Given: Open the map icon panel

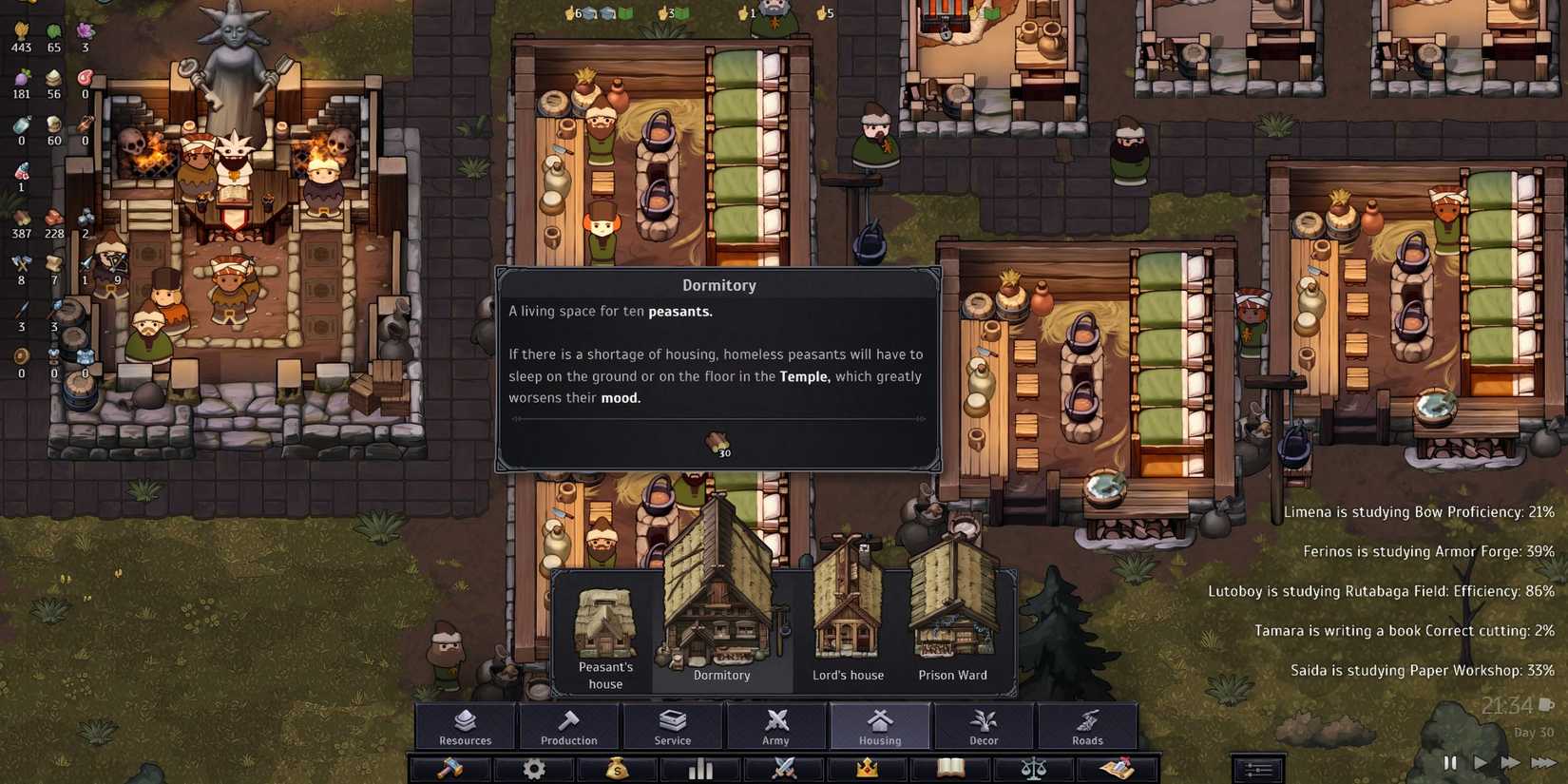Looking at the screenshot, I should 1116,770.
